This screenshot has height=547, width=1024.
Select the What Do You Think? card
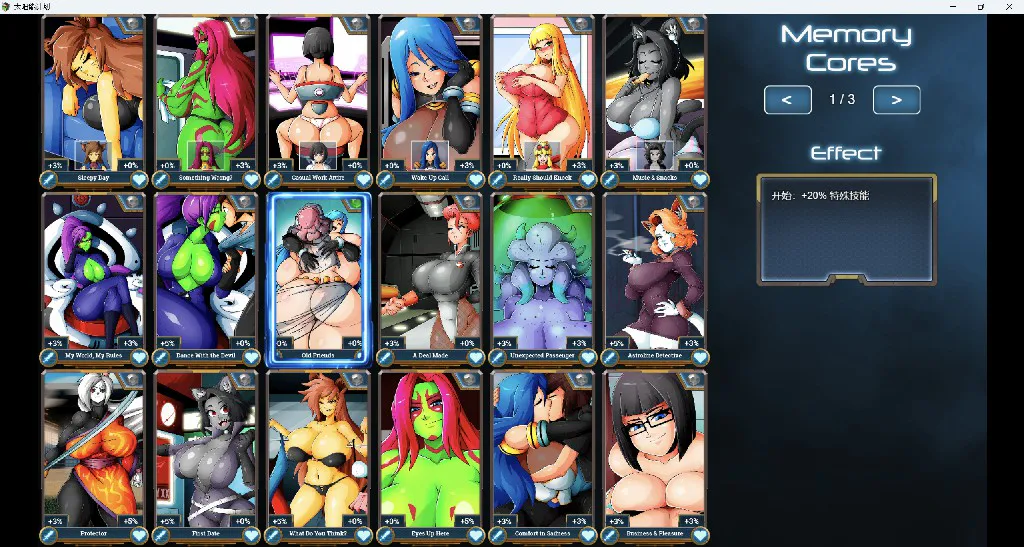pos(318,450)
